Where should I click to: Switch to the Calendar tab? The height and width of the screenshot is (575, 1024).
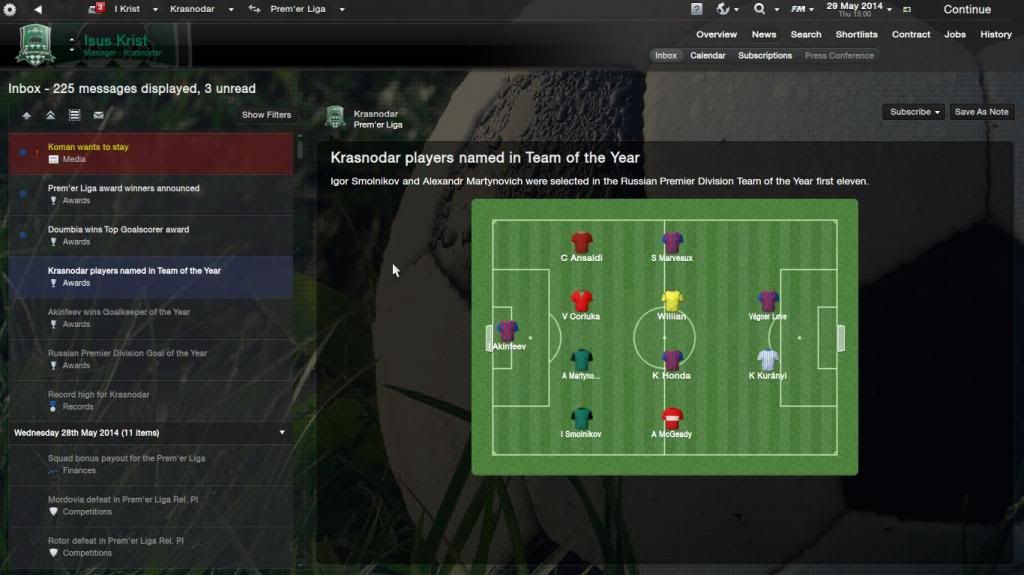[x=708, y=56]
